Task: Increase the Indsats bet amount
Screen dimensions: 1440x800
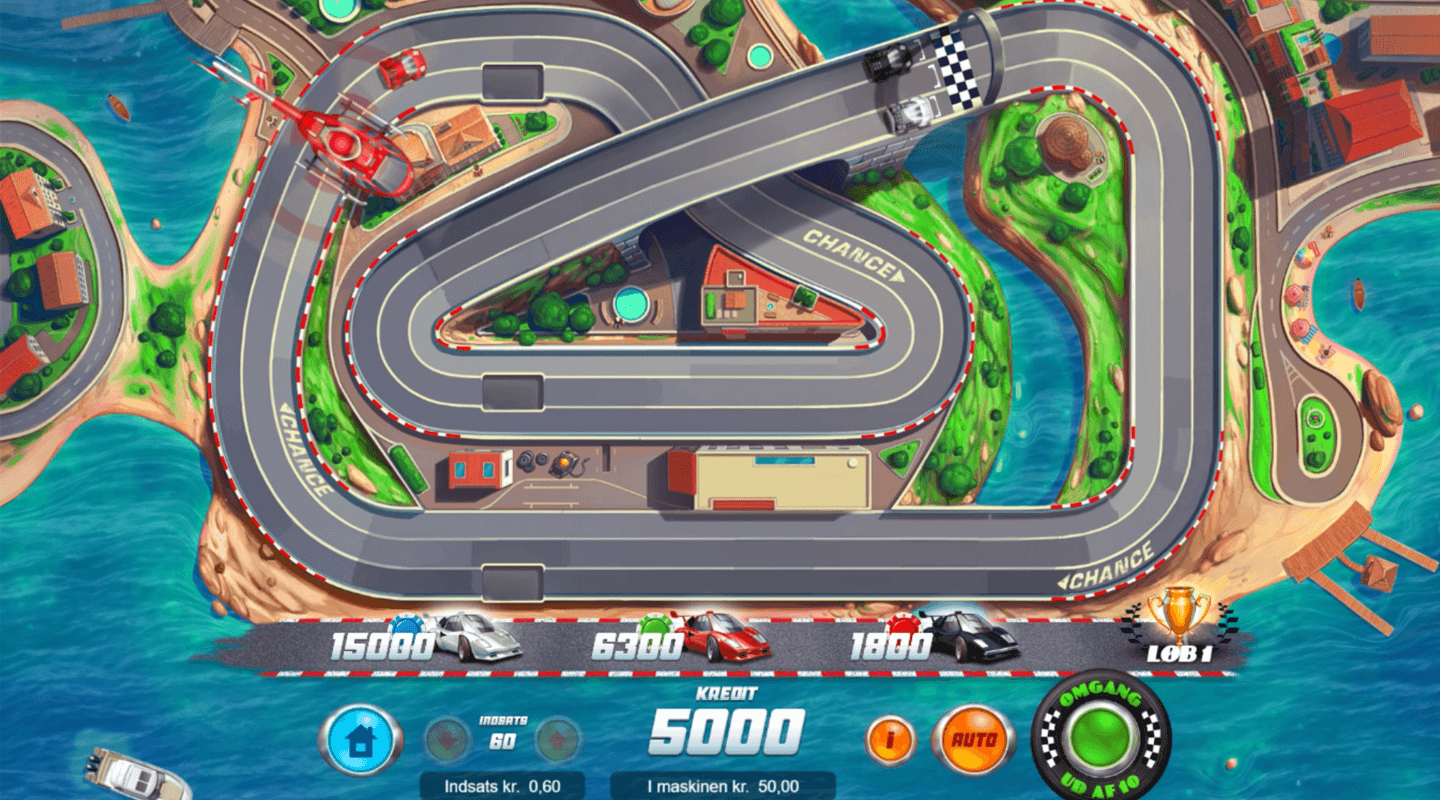Action: point(557,740)
